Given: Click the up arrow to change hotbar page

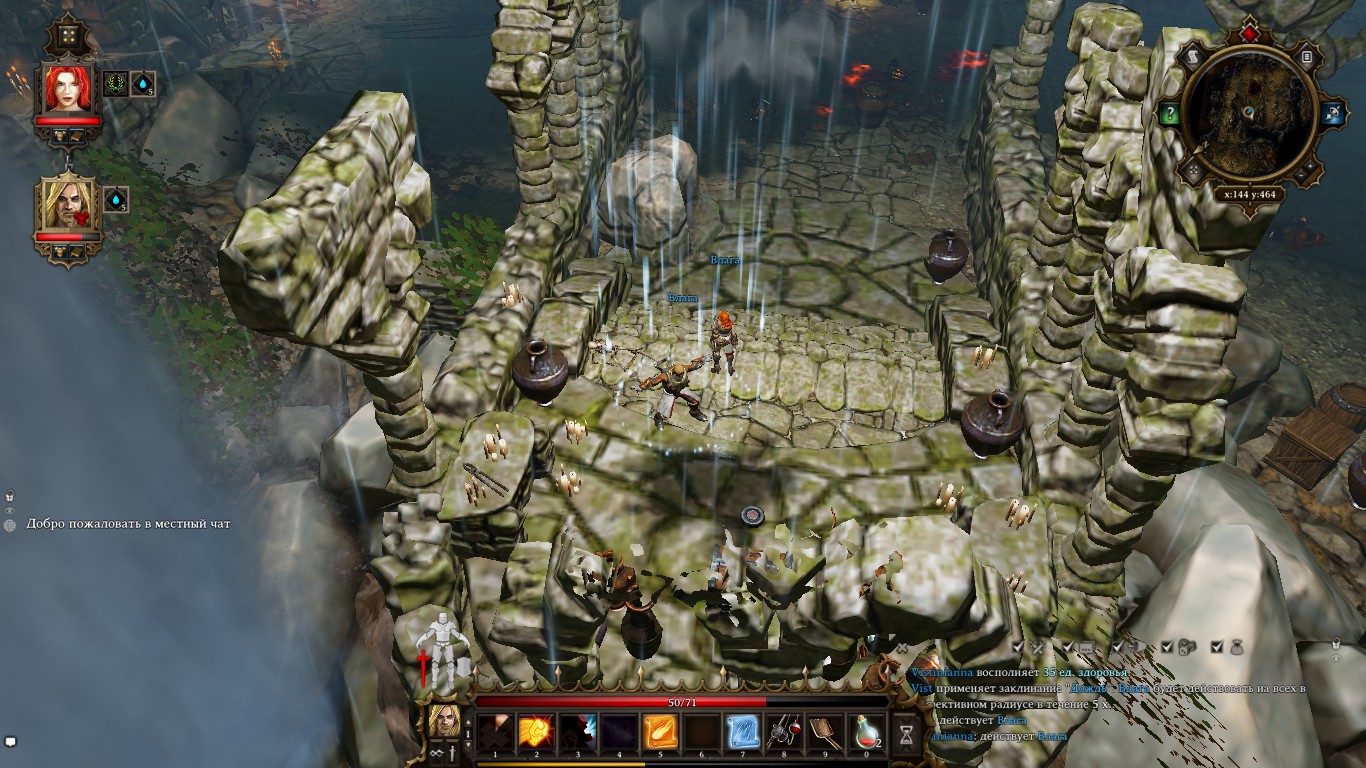Looking at the screenshot, I should (468, 721).
